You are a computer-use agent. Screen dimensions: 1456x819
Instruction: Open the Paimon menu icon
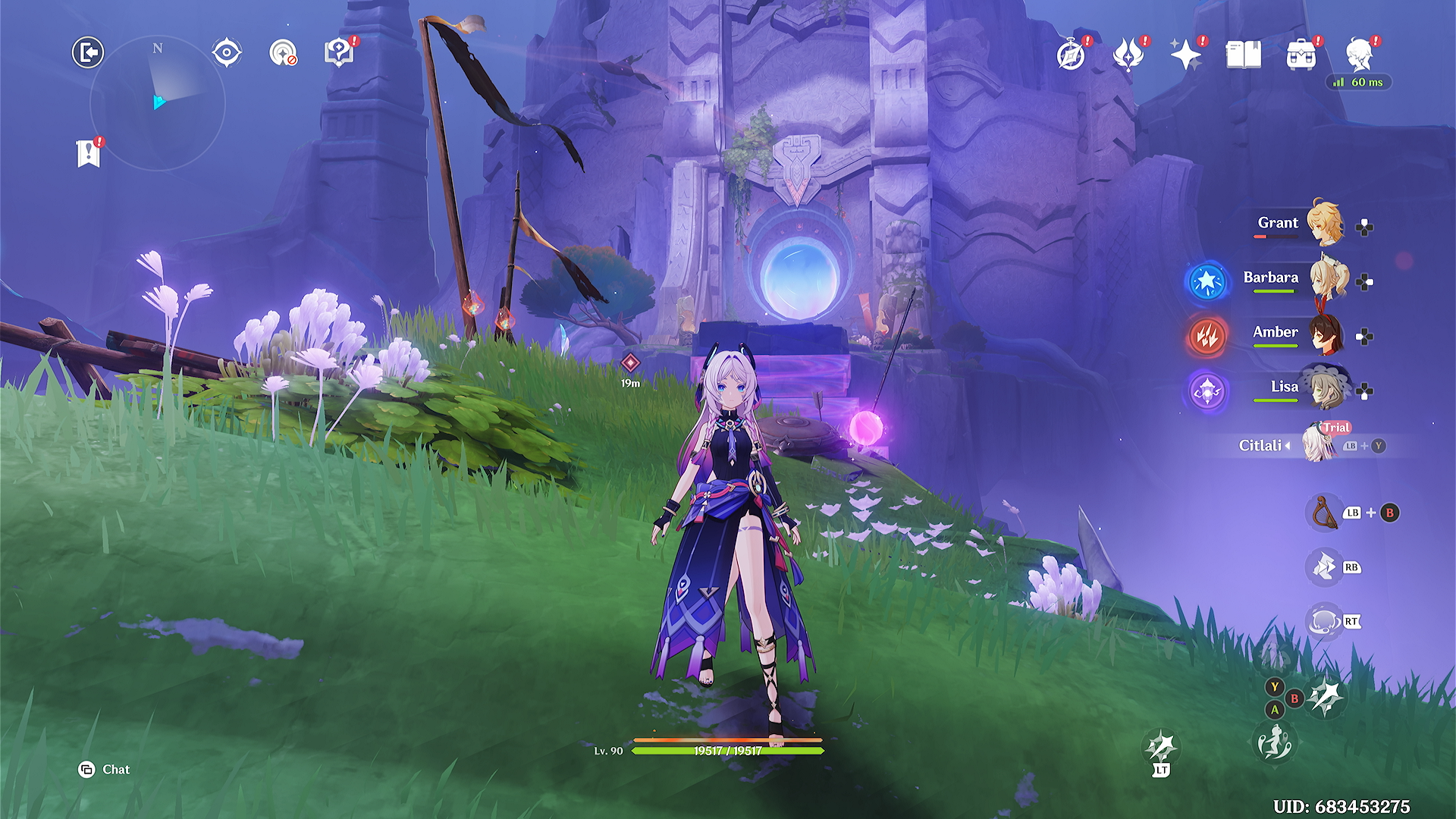1359,55
